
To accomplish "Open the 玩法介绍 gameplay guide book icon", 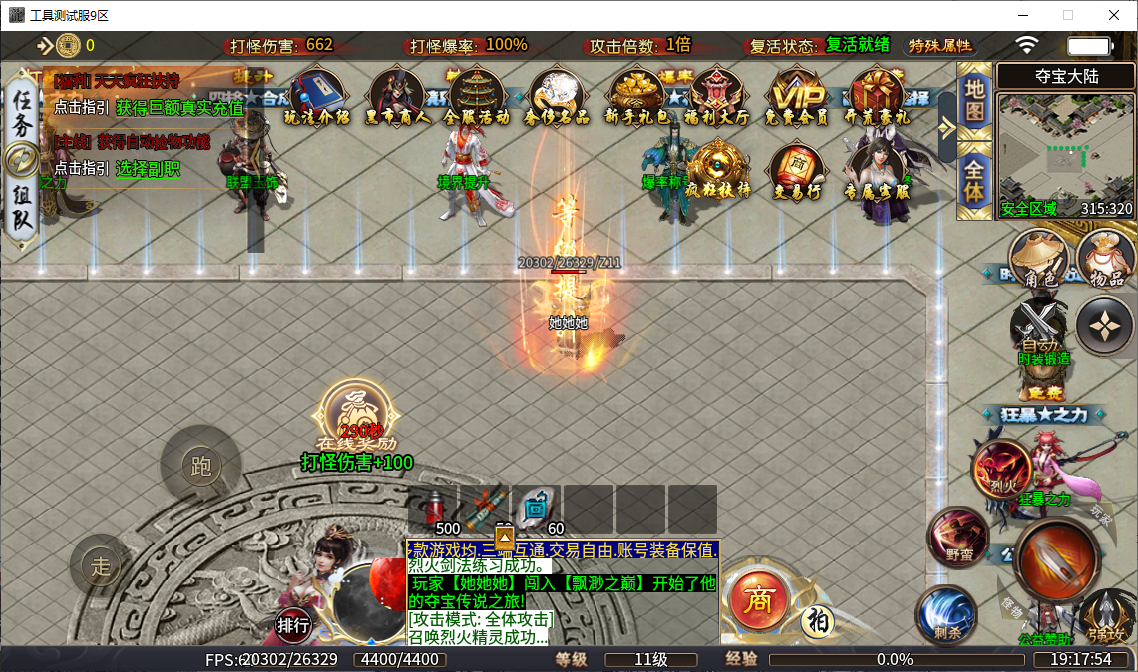I will (x=316, y=96).
